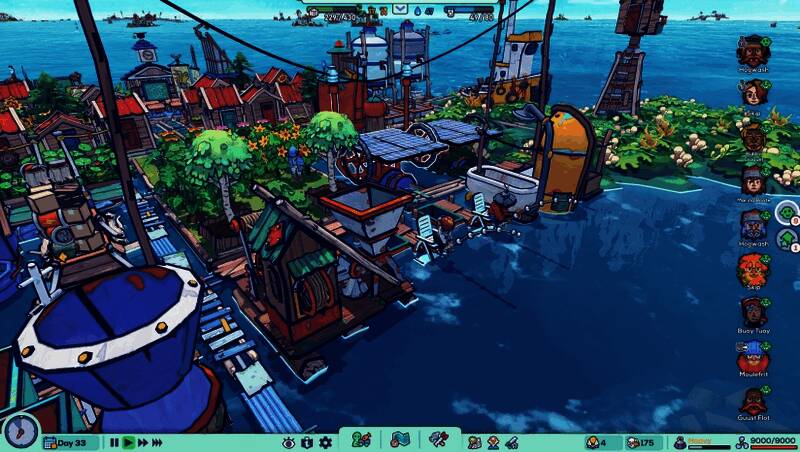Open the Day 33 calendar
The width and height of the screenshot is (800, 452).
(x=72, y=442)
